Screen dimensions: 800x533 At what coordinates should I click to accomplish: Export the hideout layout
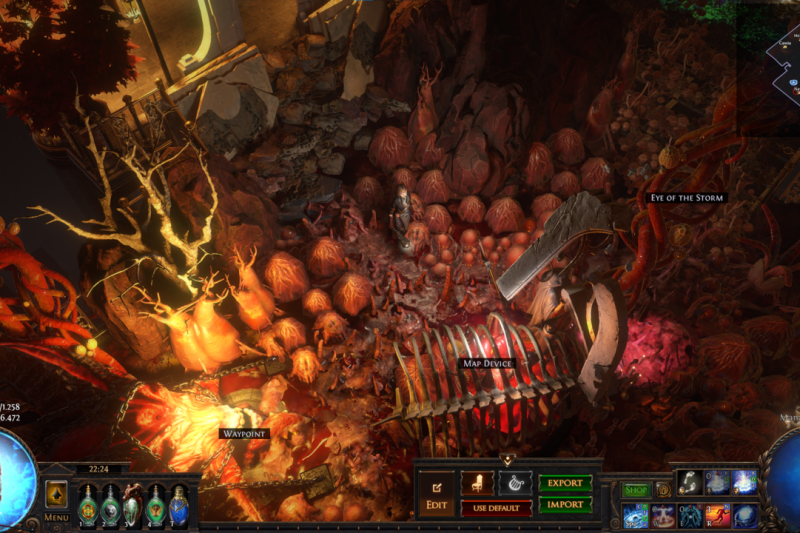coord(565,483)
